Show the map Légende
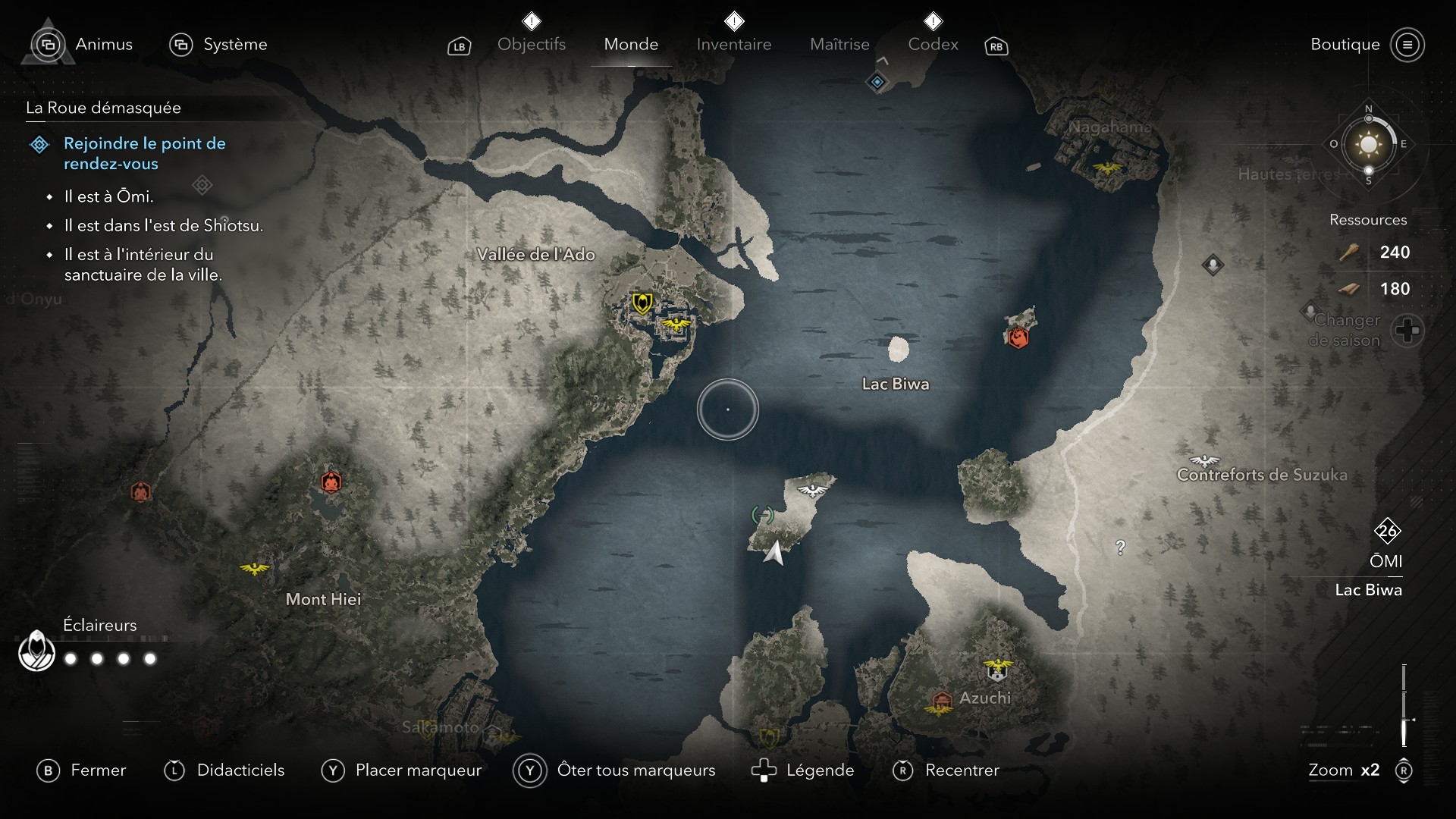Viewport: 1456px width, 819px height. (x=802, y=770)
